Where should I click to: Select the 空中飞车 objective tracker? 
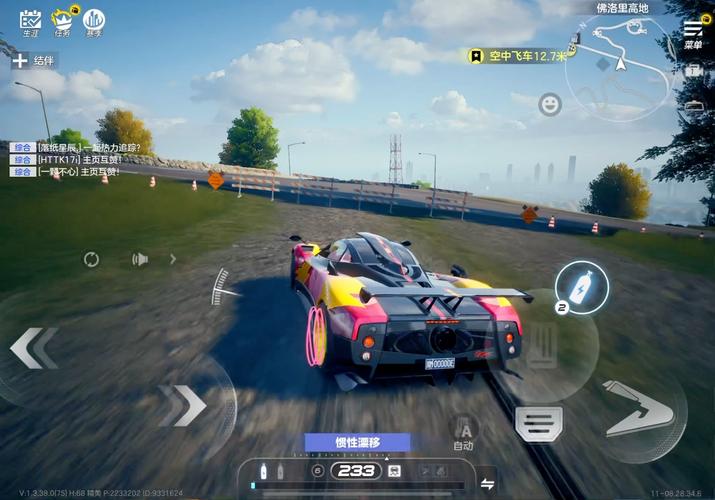pyautogui.click(x=517, y=56)
